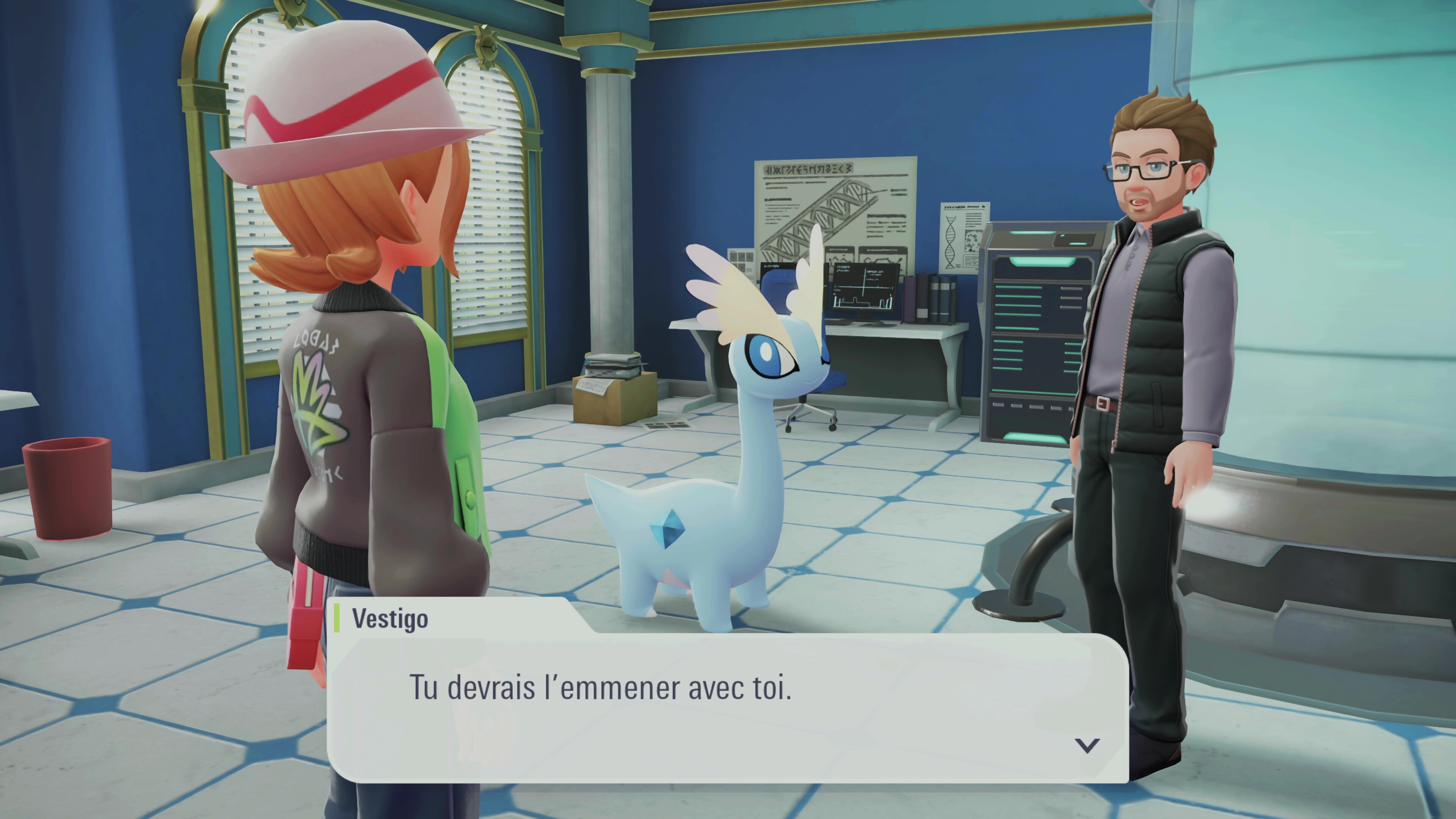1456x819 pixels.
Task: Advance dialogue with the down arrow
Action: pos(1086,745)
